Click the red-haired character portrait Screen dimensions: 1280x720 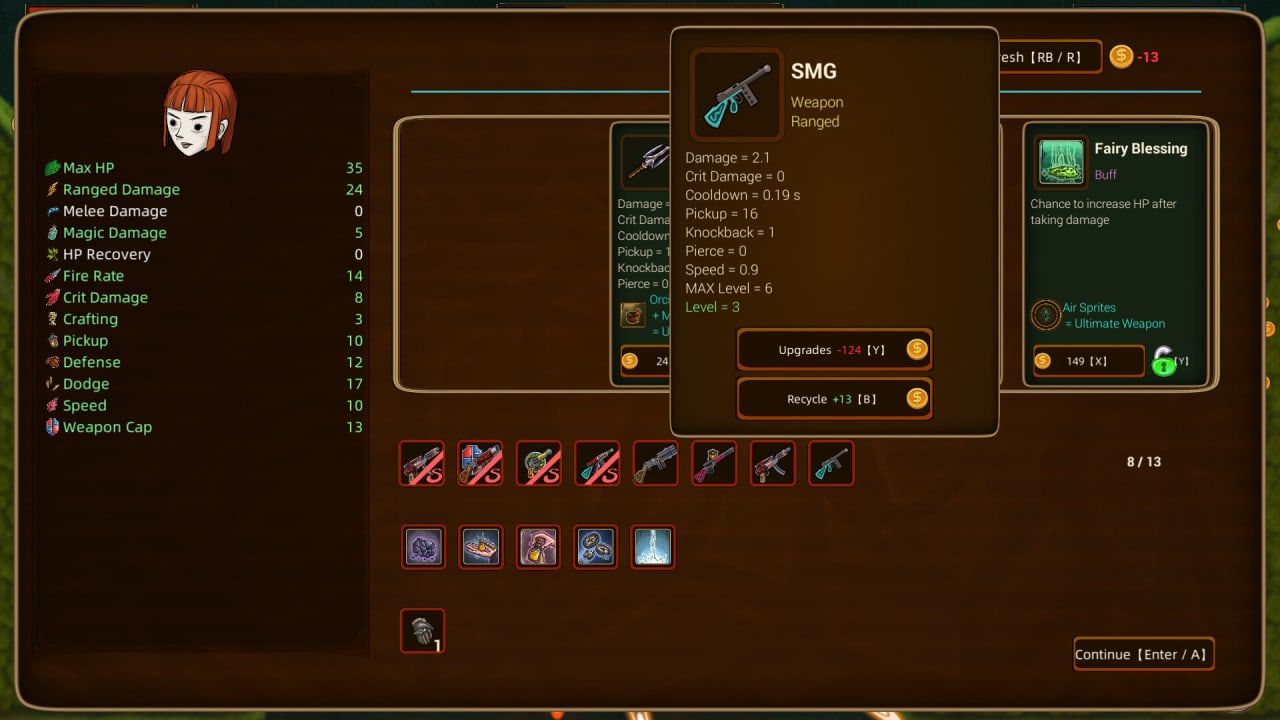(200, 112)
